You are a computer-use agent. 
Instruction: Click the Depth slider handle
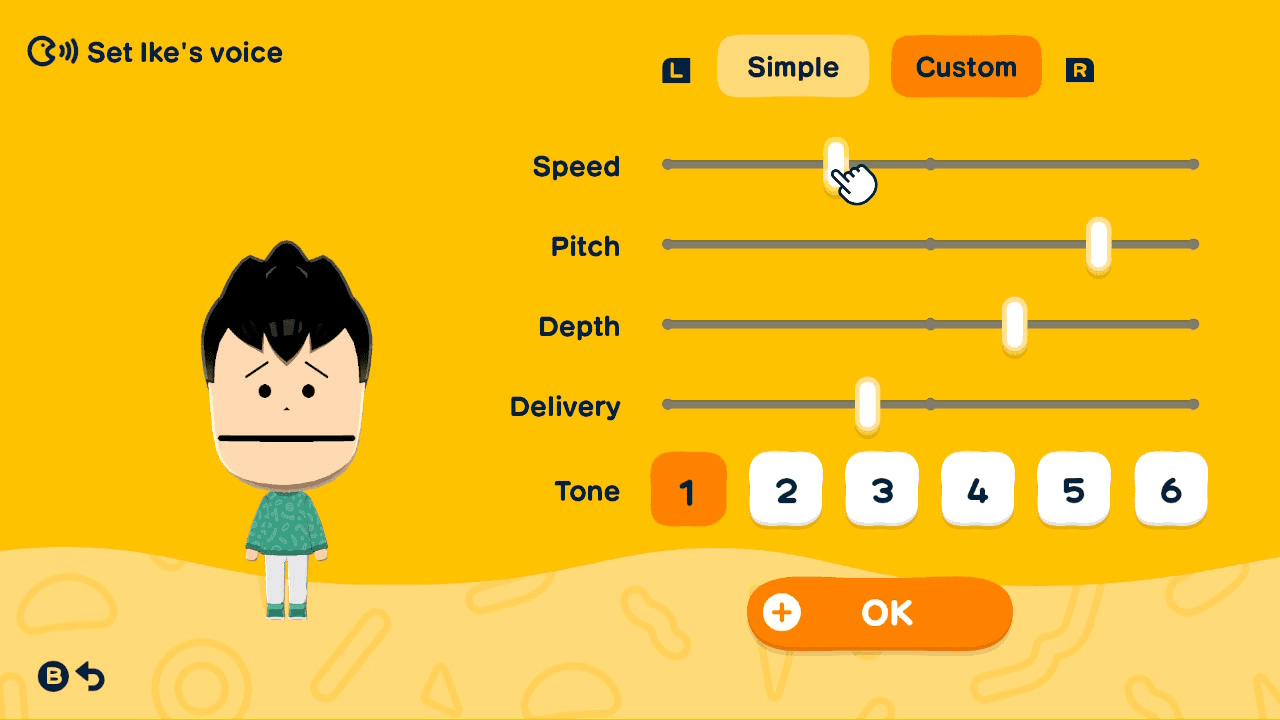tap(1016, 324)
